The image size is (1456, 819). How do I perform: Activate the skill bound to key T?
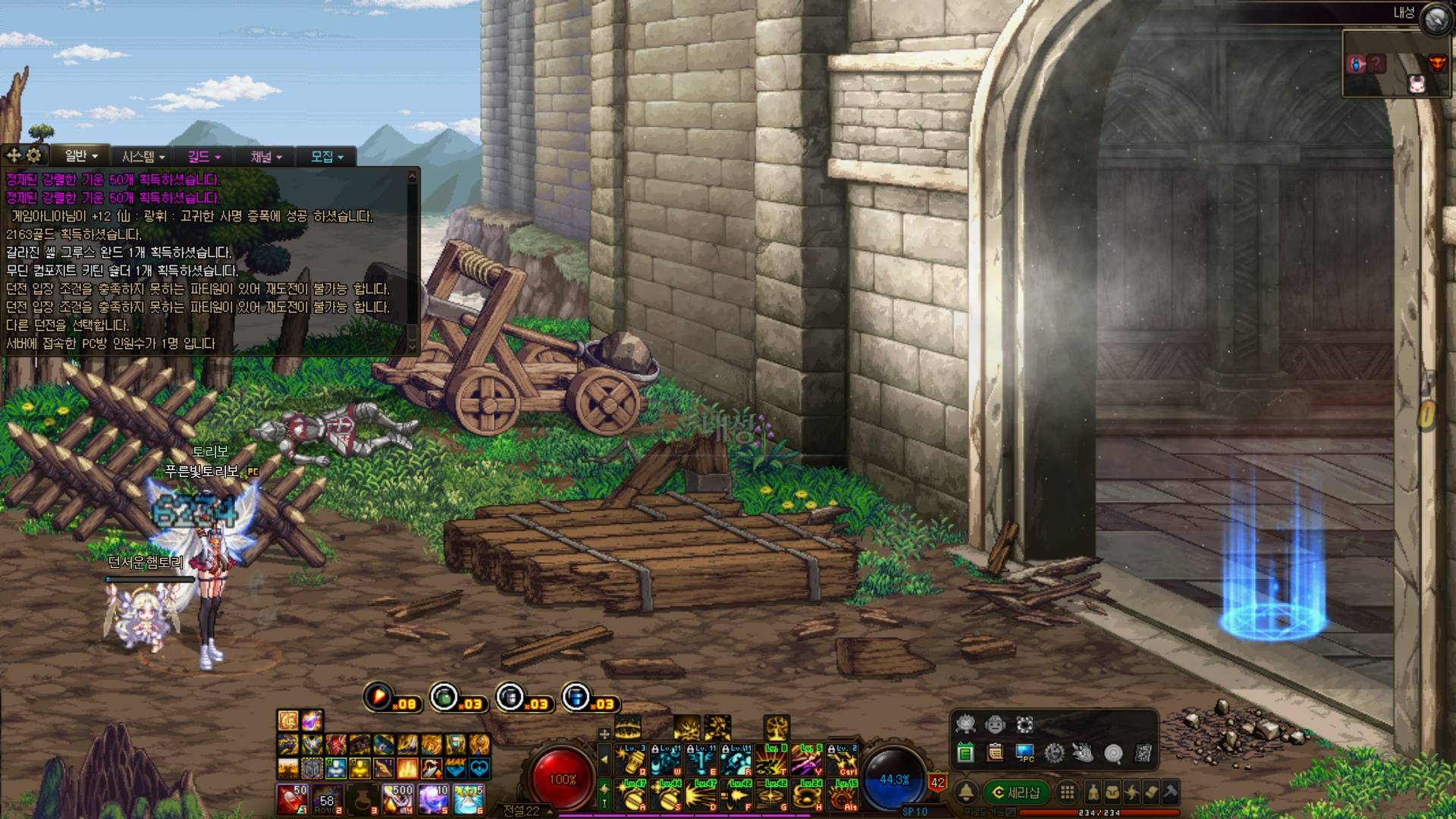point(771,758)
